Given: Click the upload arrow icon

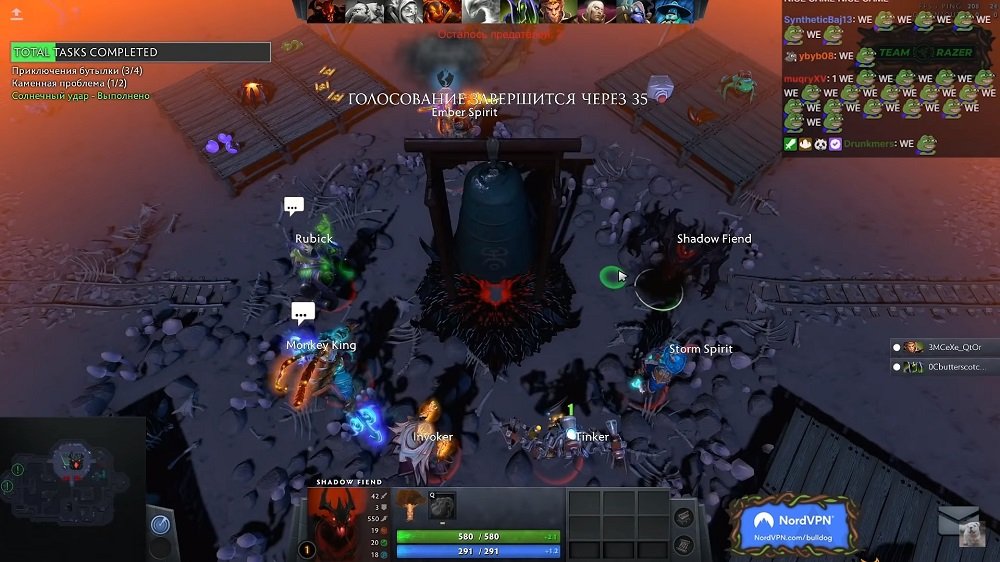Looking at the screenshot, I should (x=17, y=14).
